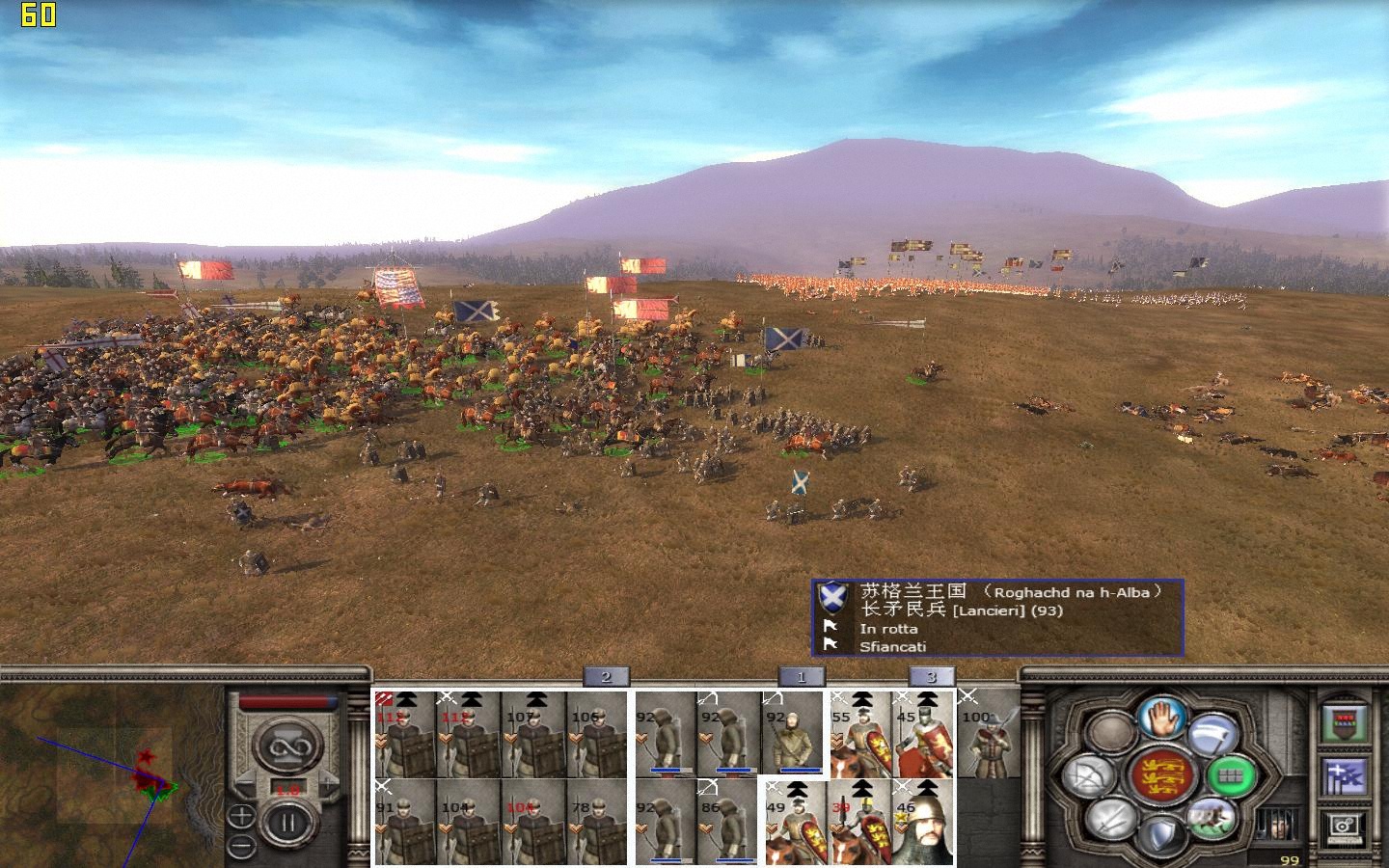The width and height of the screenshot is (1389, 868).
Task: Activate the green group formation button
Action: (x=1230, y=773)
